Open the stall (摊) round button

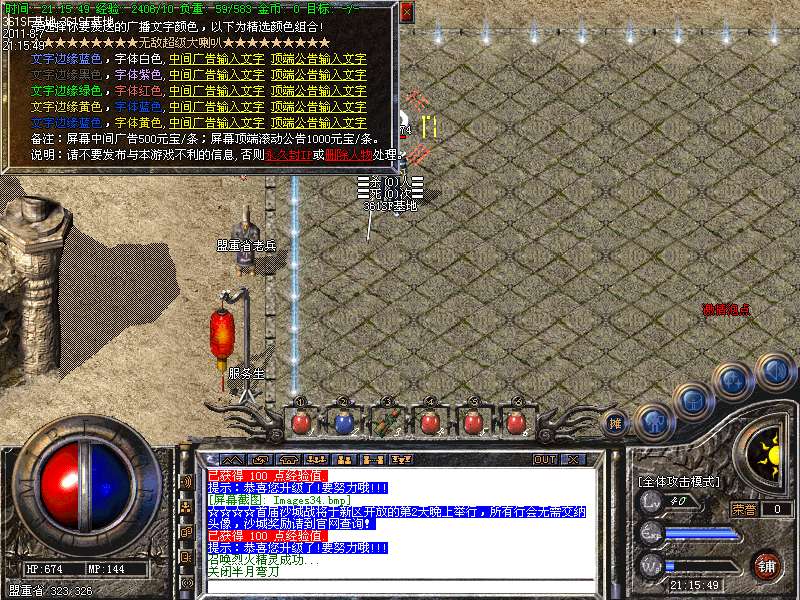(x=617, y=423)
